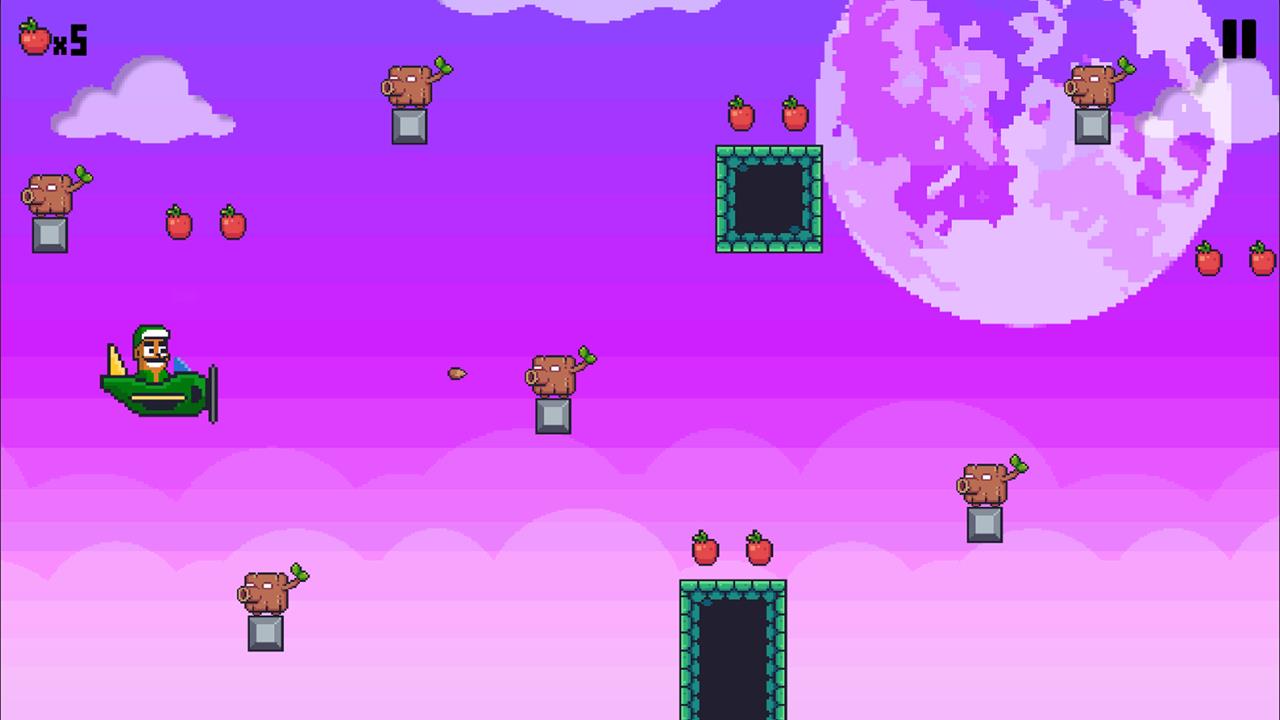Click the bottom teal portal doorway
Image resolution: width=1280 pixels, height=720 pixels.
733,650
